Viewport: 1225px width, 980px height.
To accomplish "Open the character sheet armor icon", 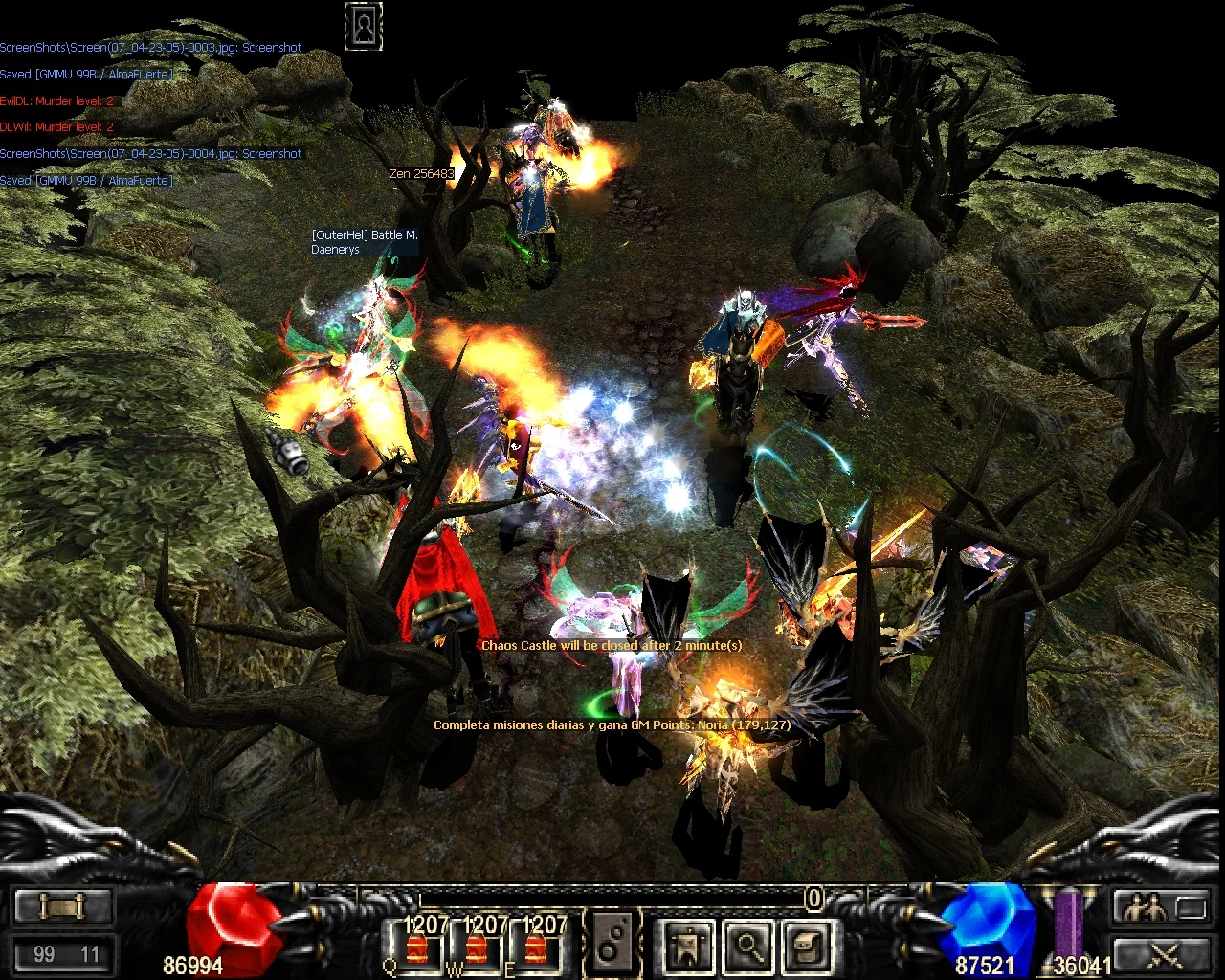I will point(688,946).
